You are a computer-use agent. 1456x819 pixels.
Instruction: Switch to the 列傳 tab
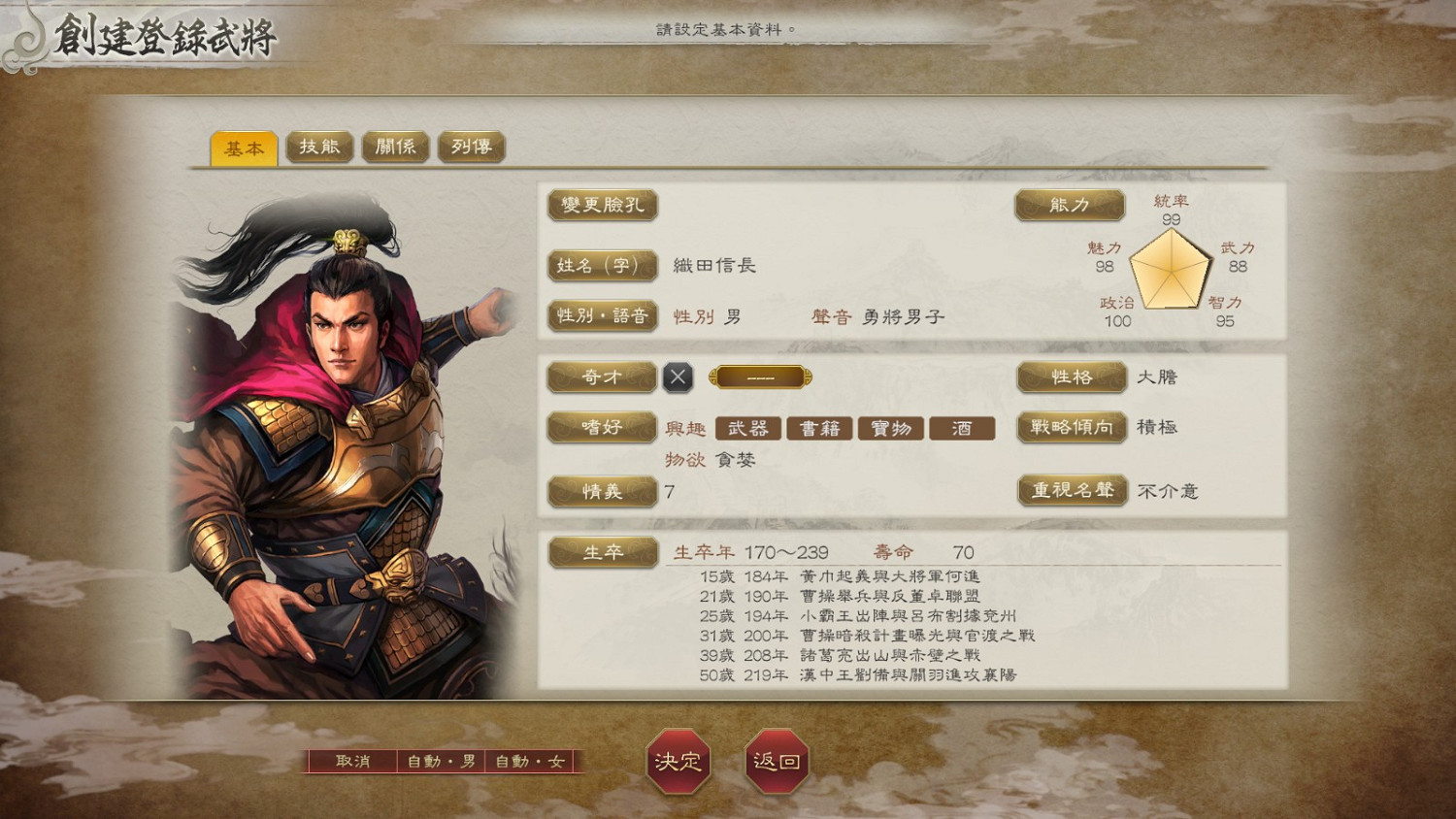471,147
